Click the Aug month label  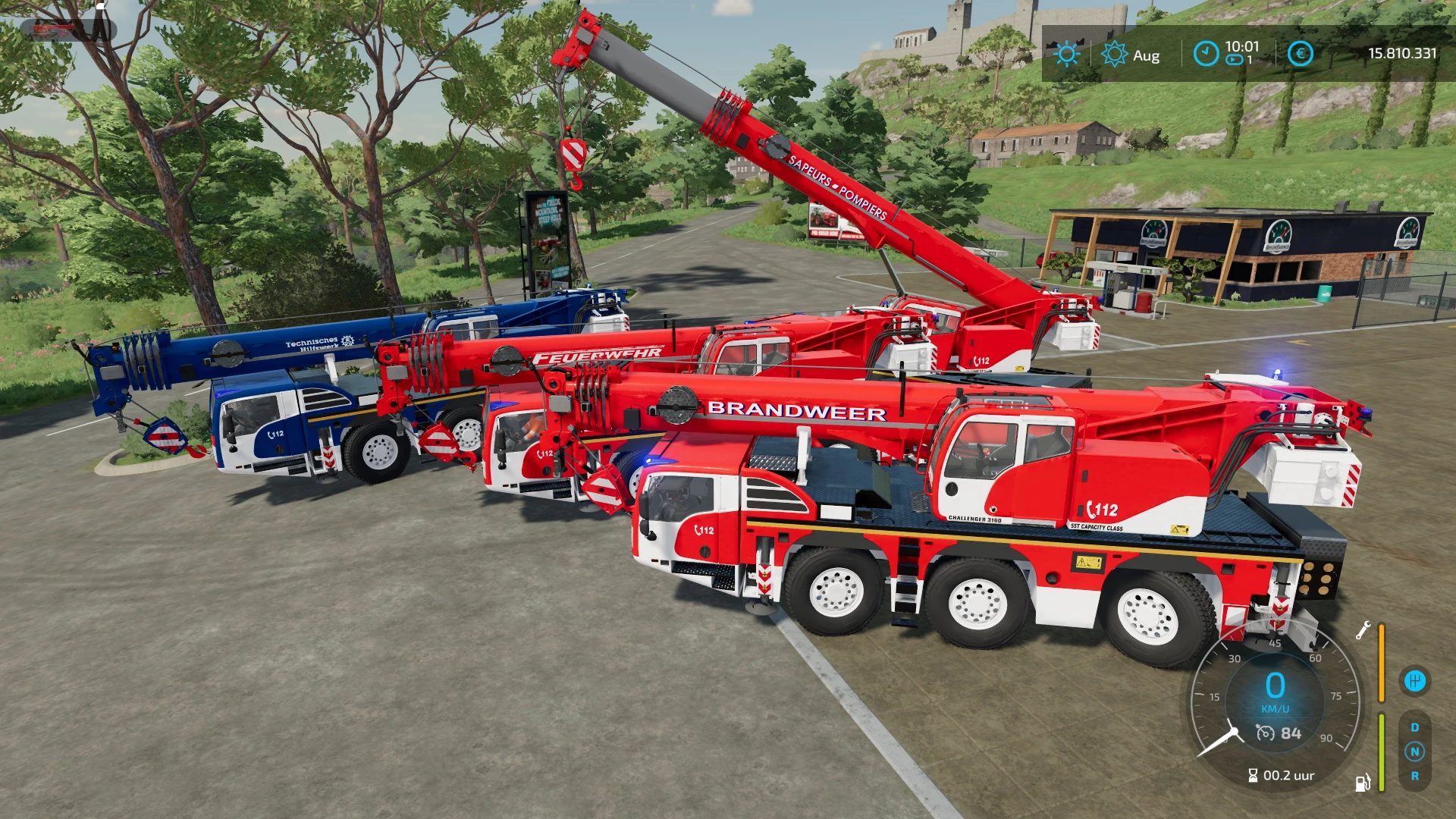point(1146,56)
